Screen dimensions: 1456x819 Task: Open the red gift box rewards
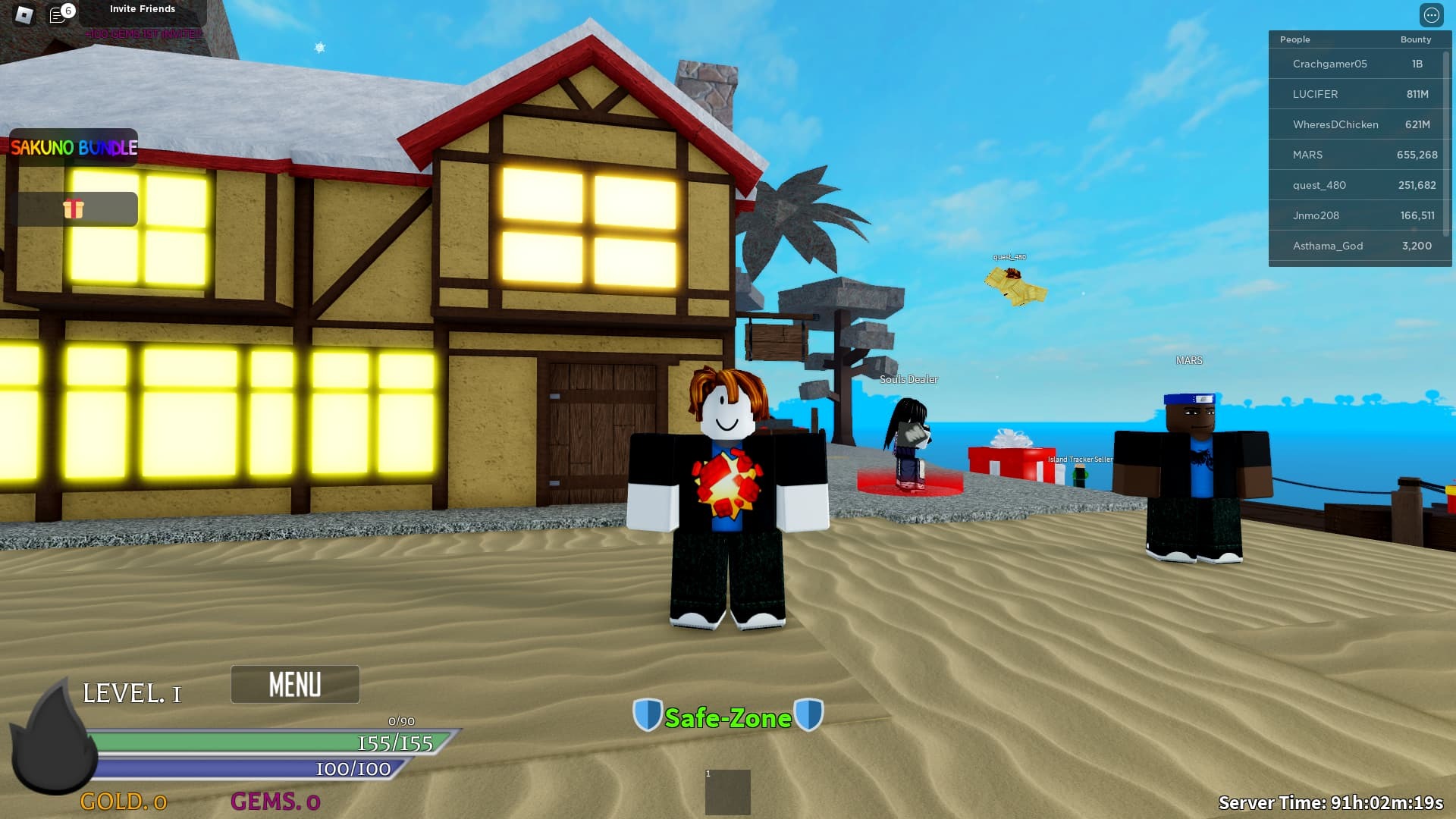pos(74,209)
